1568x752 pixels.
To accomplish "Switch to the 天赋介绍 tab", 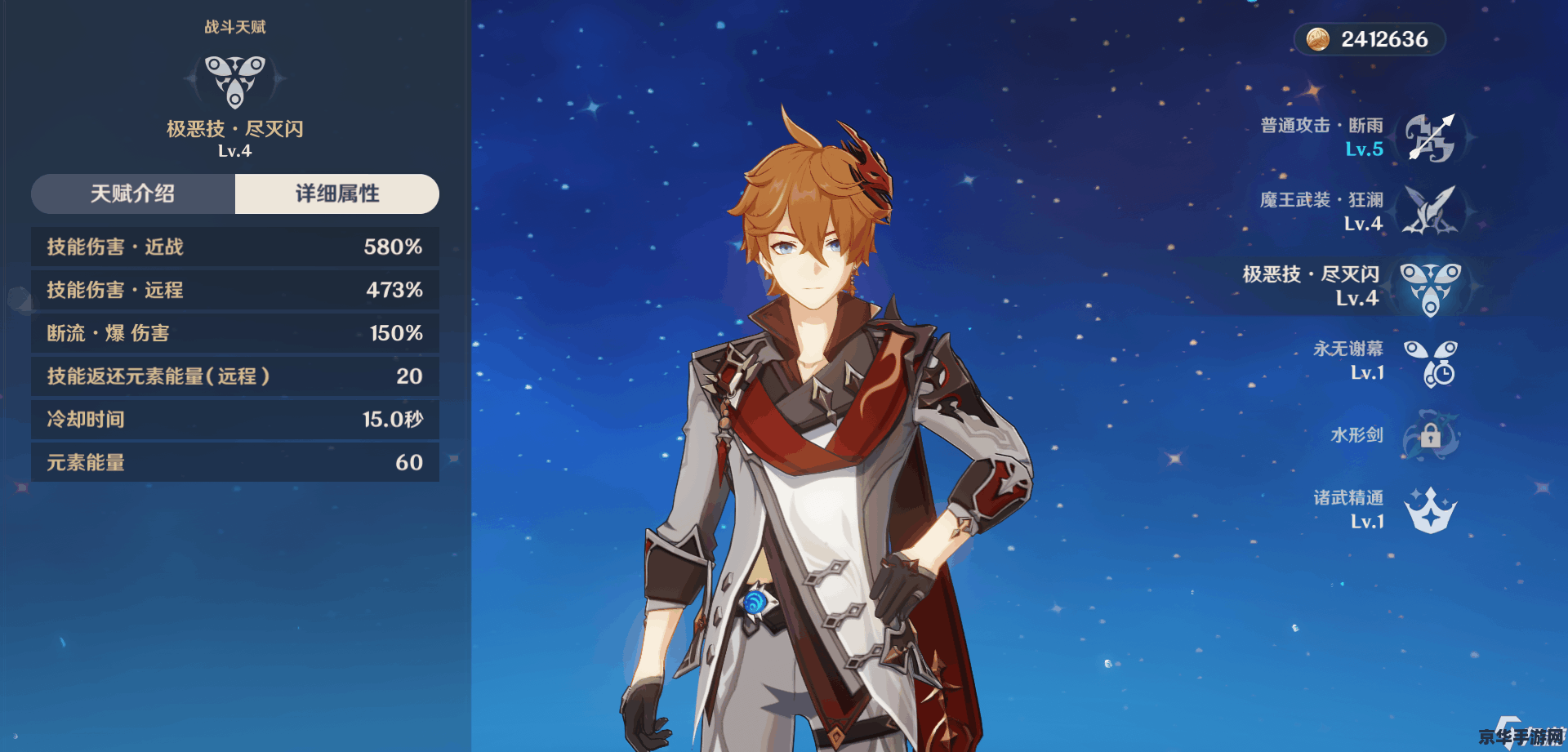I will [x=133, y=194].
